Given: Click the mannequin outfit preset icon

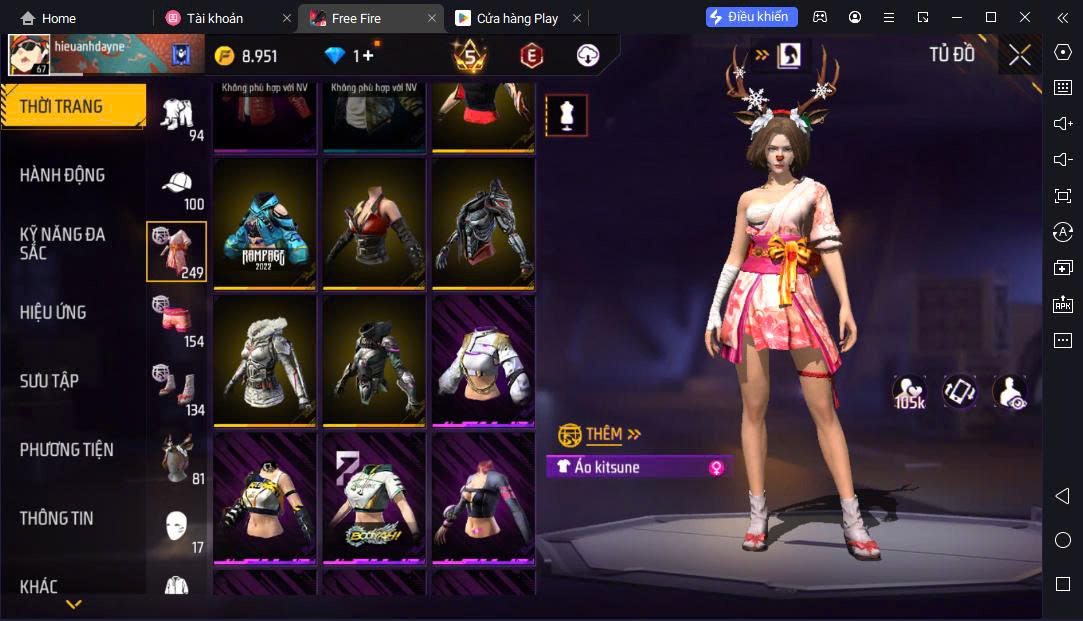Looking at the screenshot, I should coord(566,115).
